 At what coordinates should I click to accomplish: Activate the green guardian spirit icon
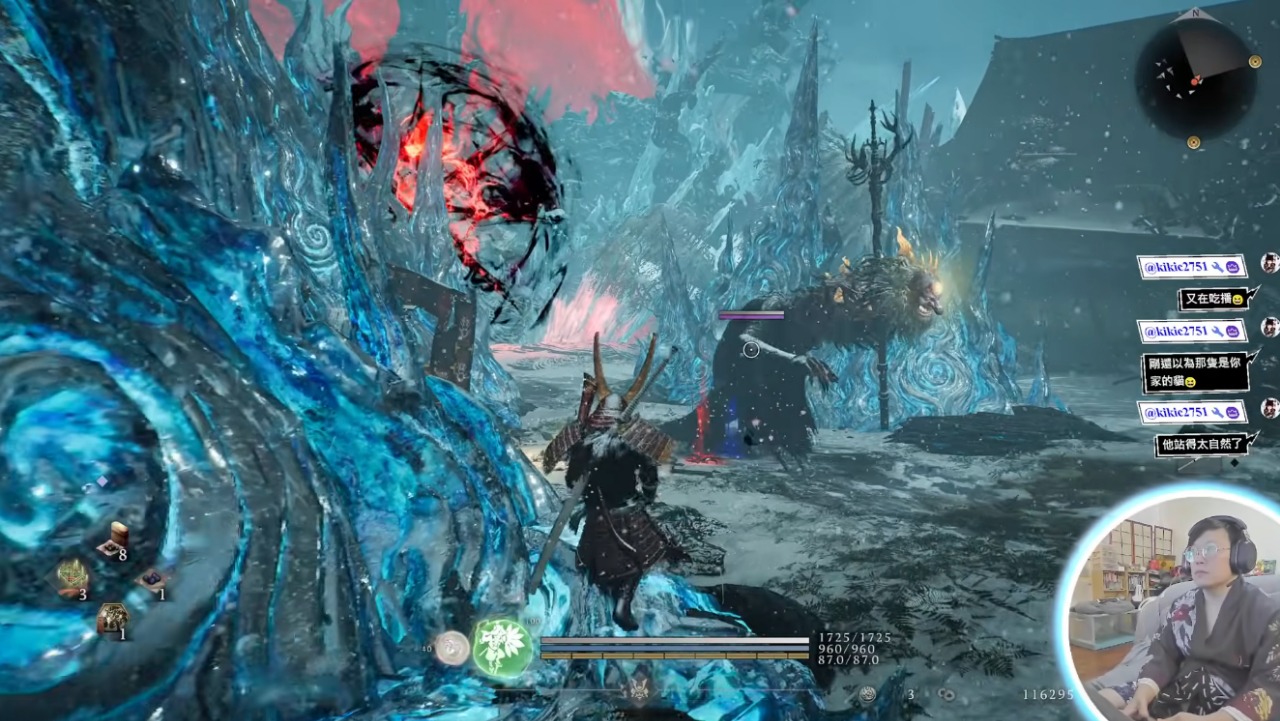[x=502, y=645]
